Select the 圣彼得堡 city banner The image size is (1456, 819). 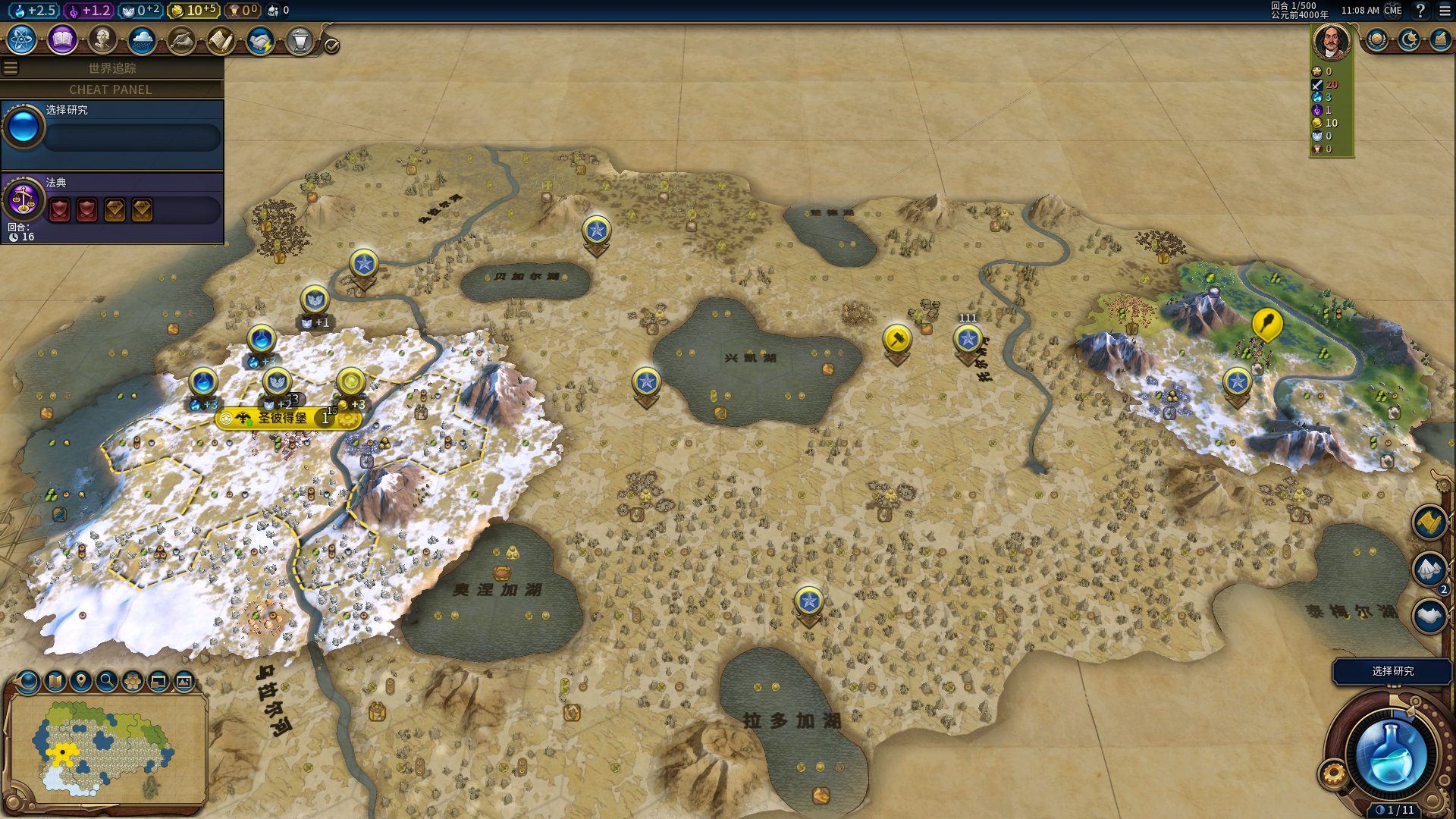[282, 418]
